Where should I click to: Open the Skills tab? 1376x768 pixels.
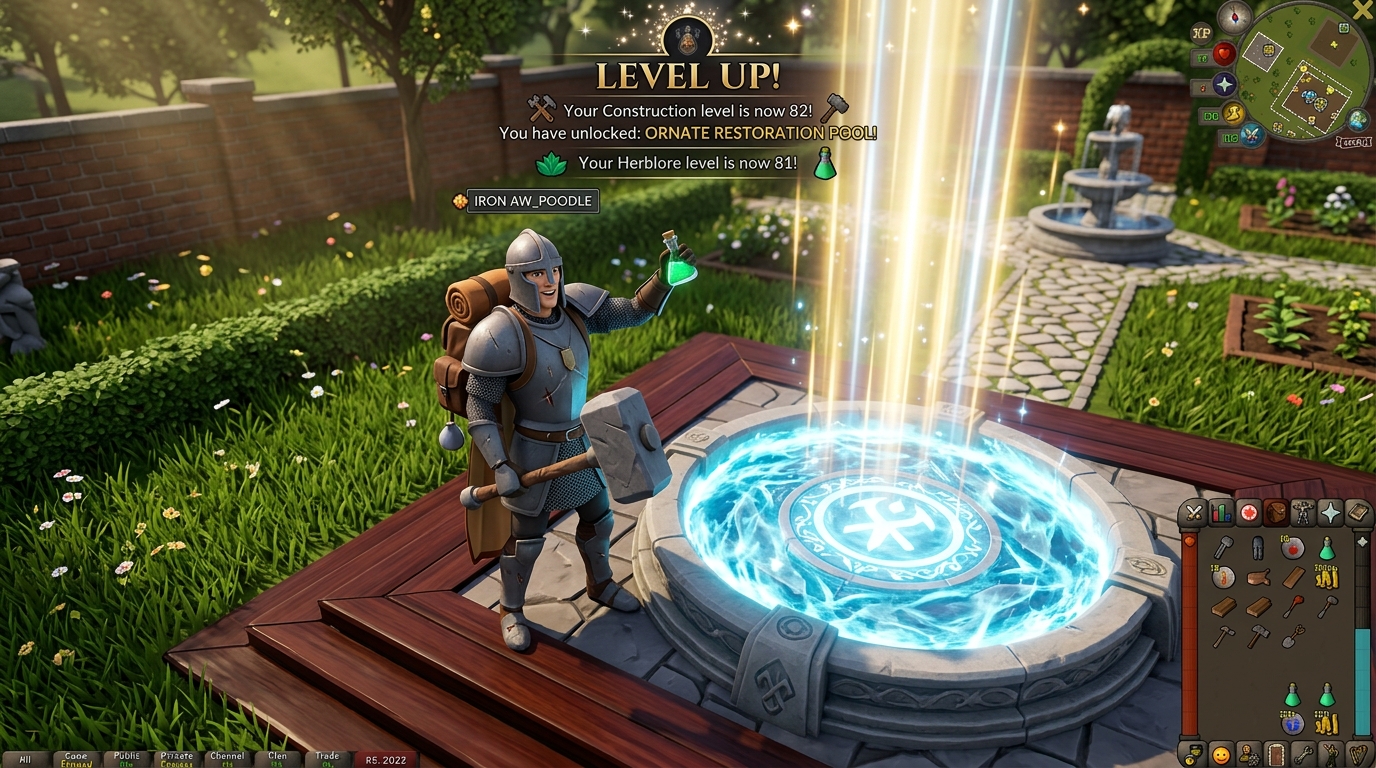coord(1221,515)
